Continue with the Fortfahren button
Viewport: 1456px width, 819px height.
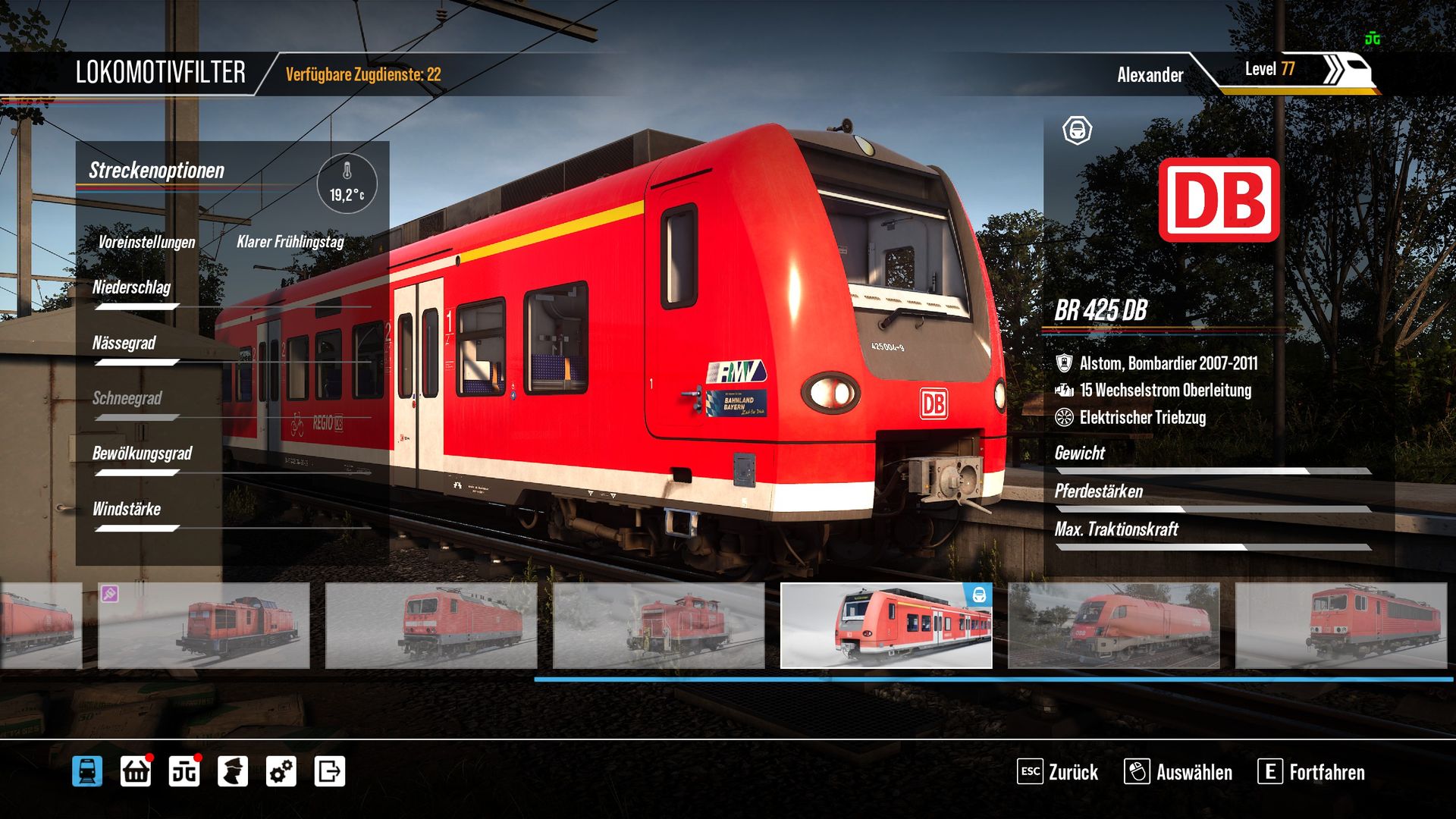click(1311, 772)
